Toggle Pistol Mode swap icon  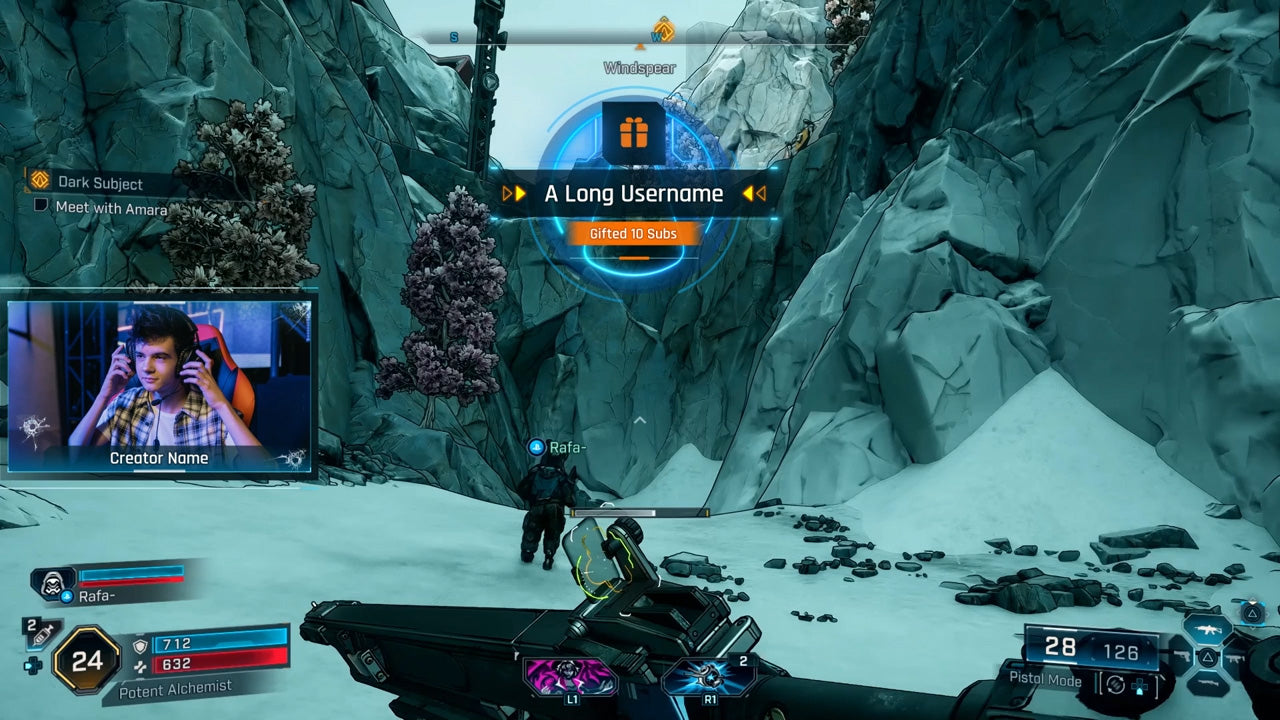(1114, 684)
